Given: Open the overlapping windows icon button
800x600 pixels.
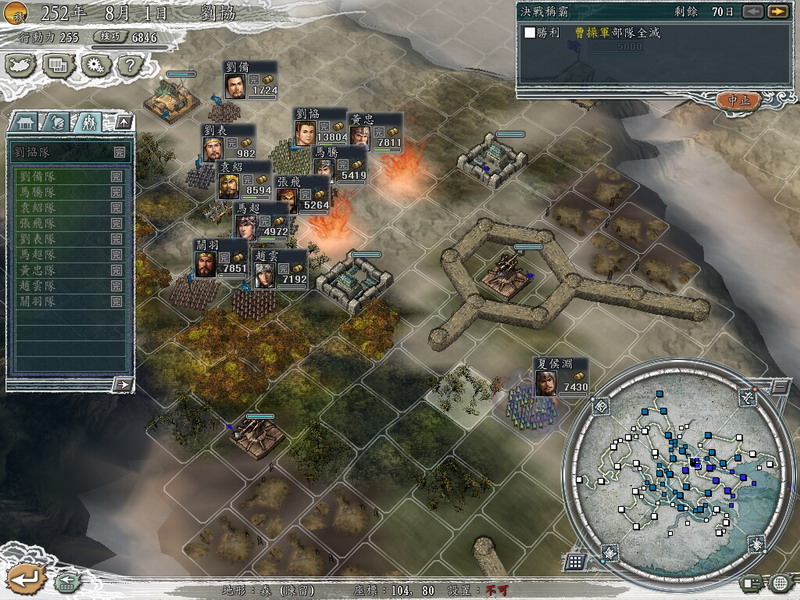Looking at the screenshot, I should point(57,65).
